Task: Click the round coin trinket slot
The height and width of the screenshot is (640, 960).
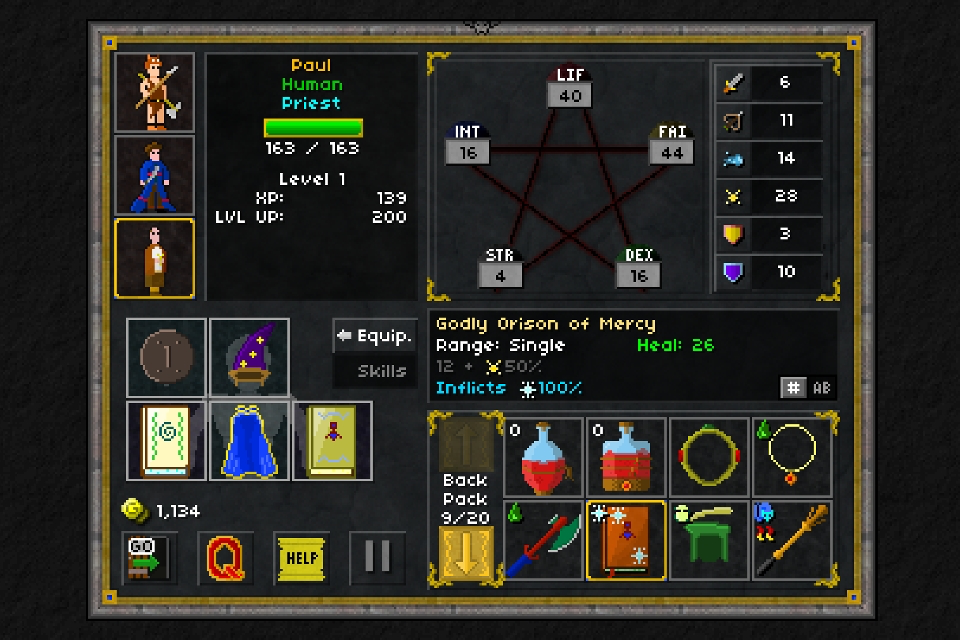Action: point(166,357)
